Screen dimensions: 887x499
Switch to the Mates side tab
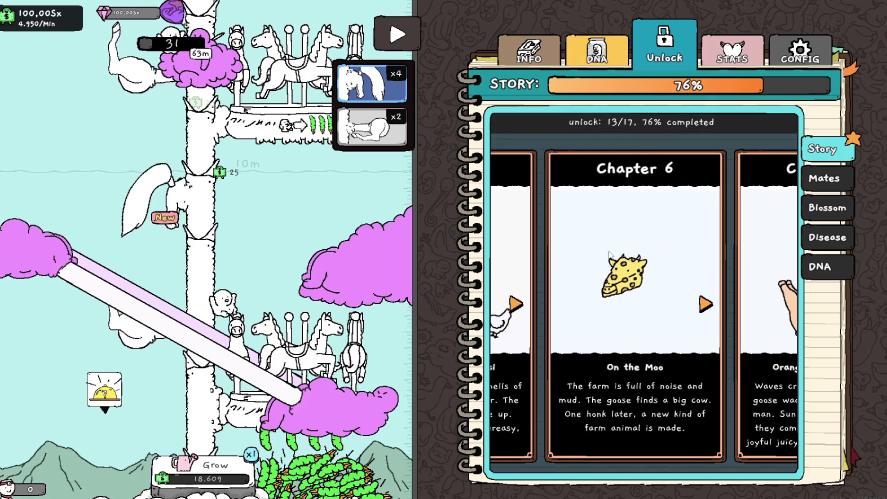(x=826, y=179)
